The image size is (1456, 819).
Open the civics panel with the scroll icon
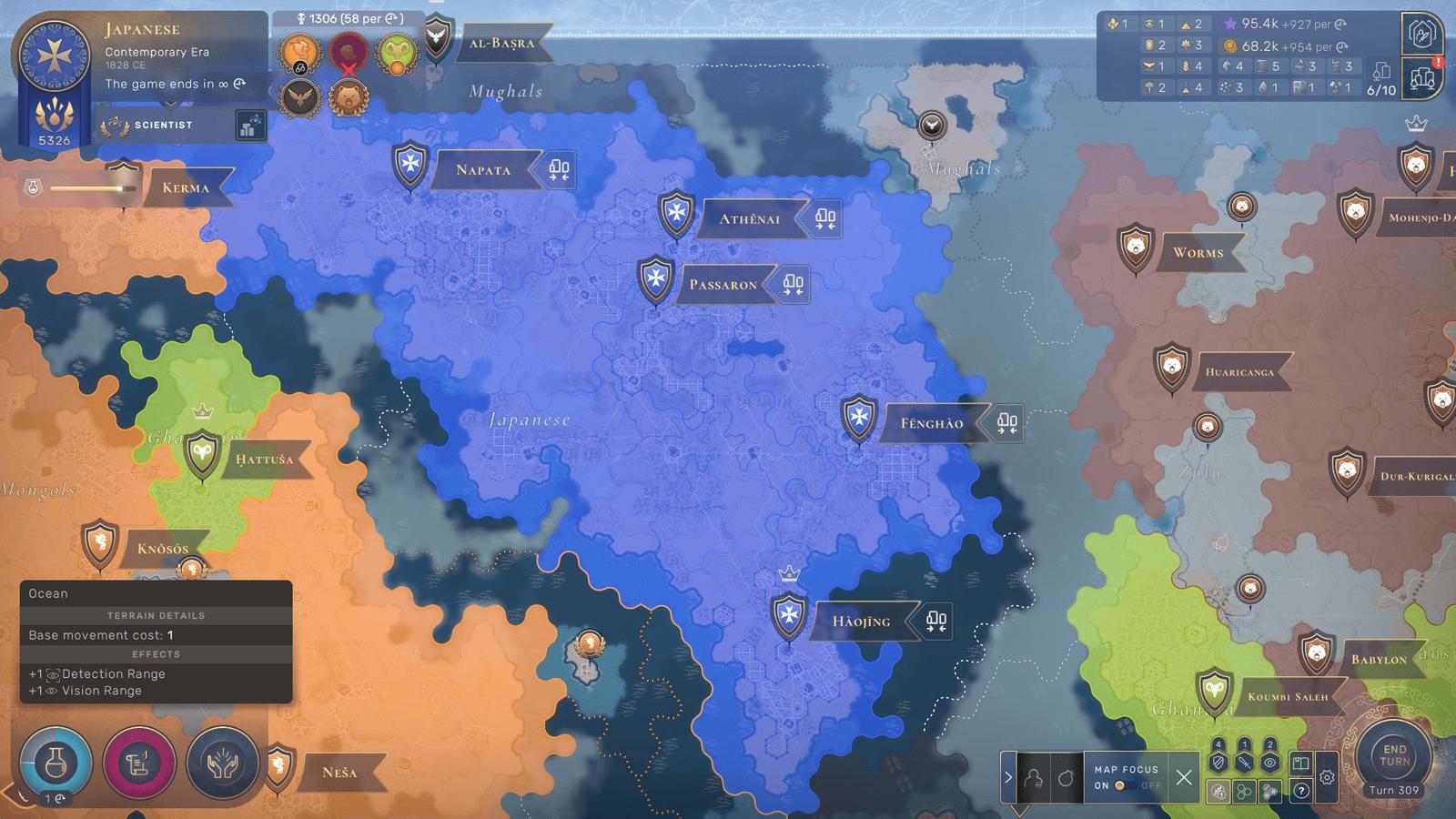click(138, 765)
